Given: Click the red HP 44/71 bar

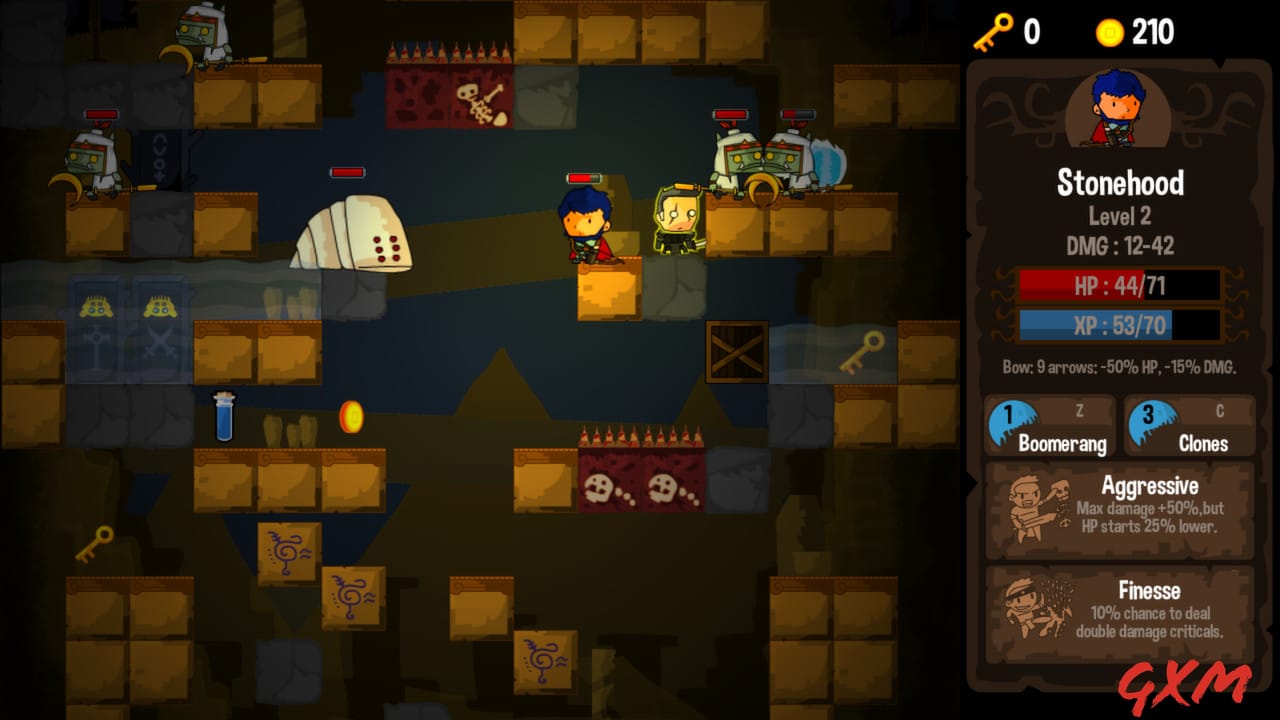Looking at the screenshot, I should [1117, 287].
